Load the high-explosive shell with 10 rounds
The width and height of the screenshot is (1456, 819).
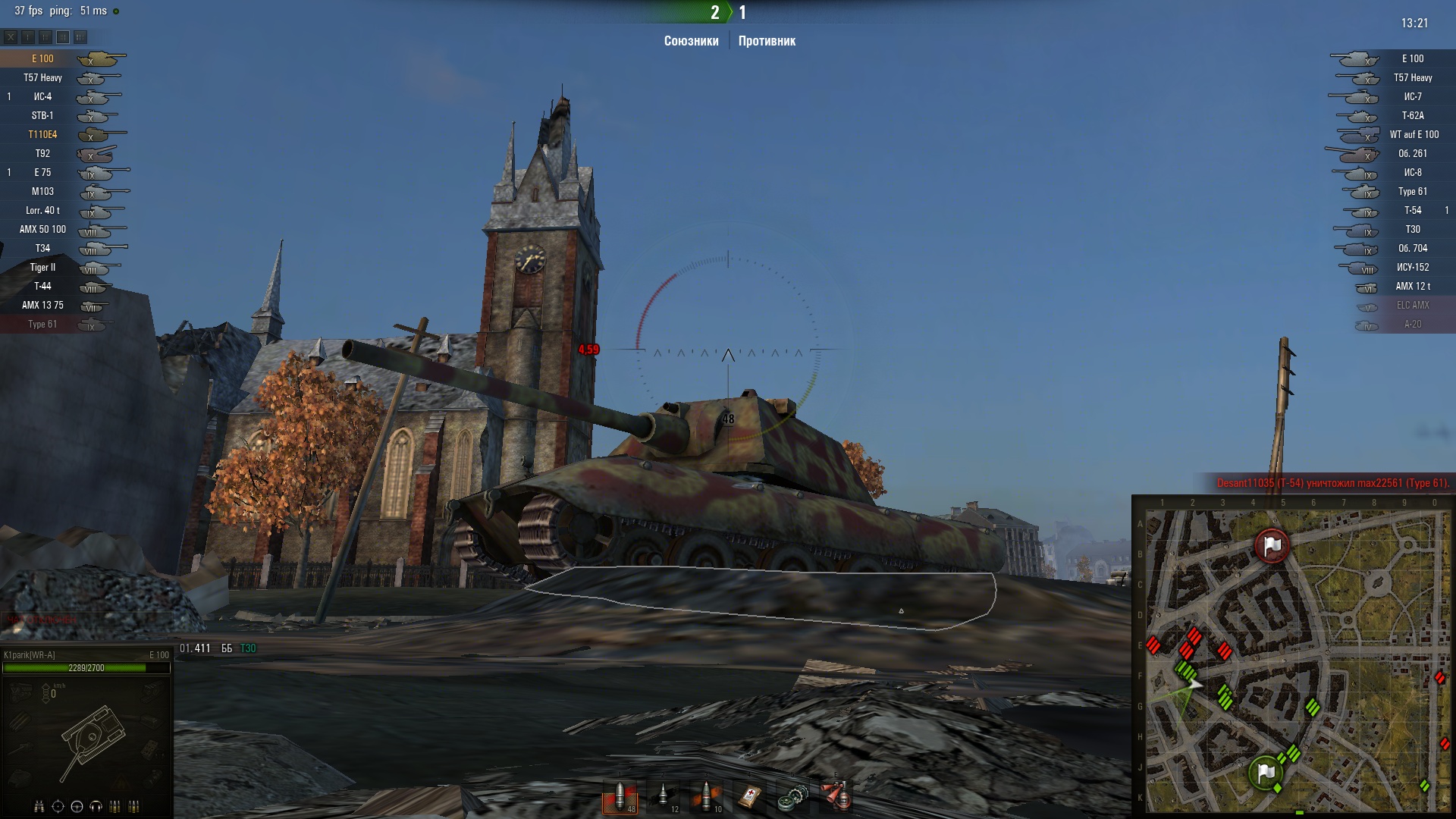click(707, 797)
